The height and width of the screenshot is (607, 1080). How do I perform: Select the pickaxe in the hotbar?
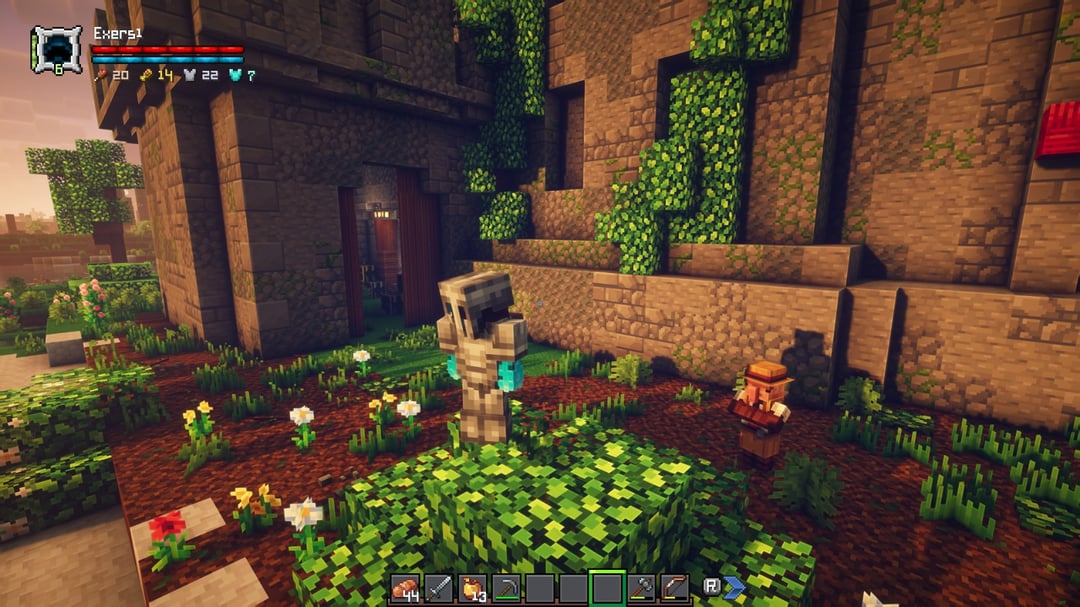[x=506, y=588]
